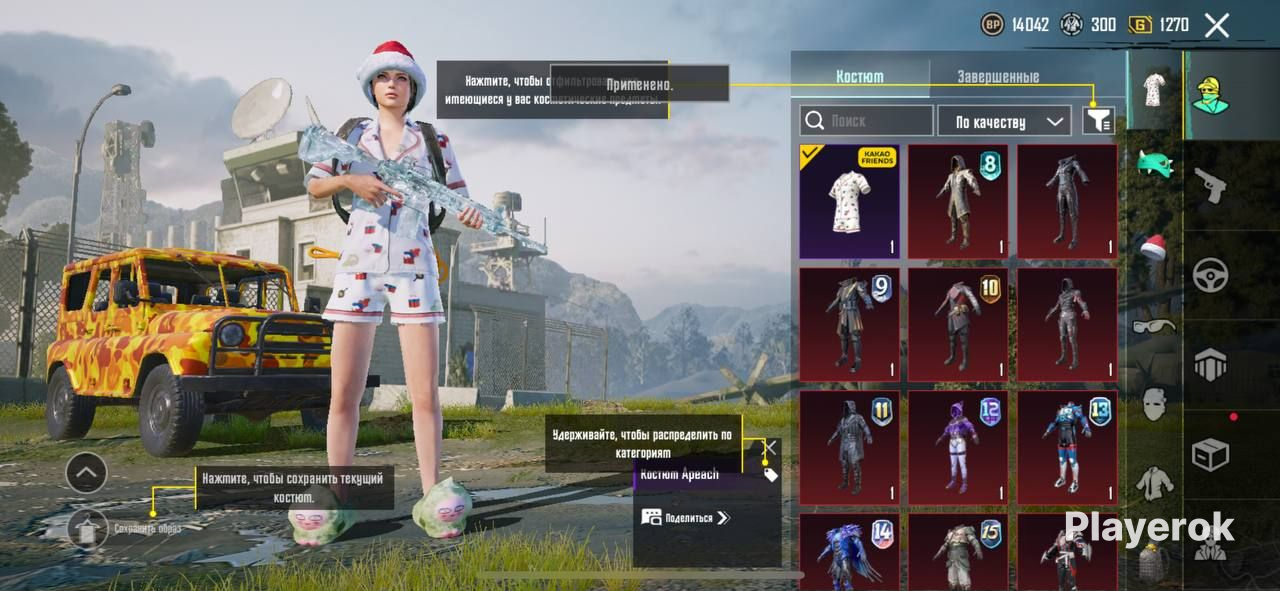Select the costume with level badge 10
1280x591 pixels.
958,324
